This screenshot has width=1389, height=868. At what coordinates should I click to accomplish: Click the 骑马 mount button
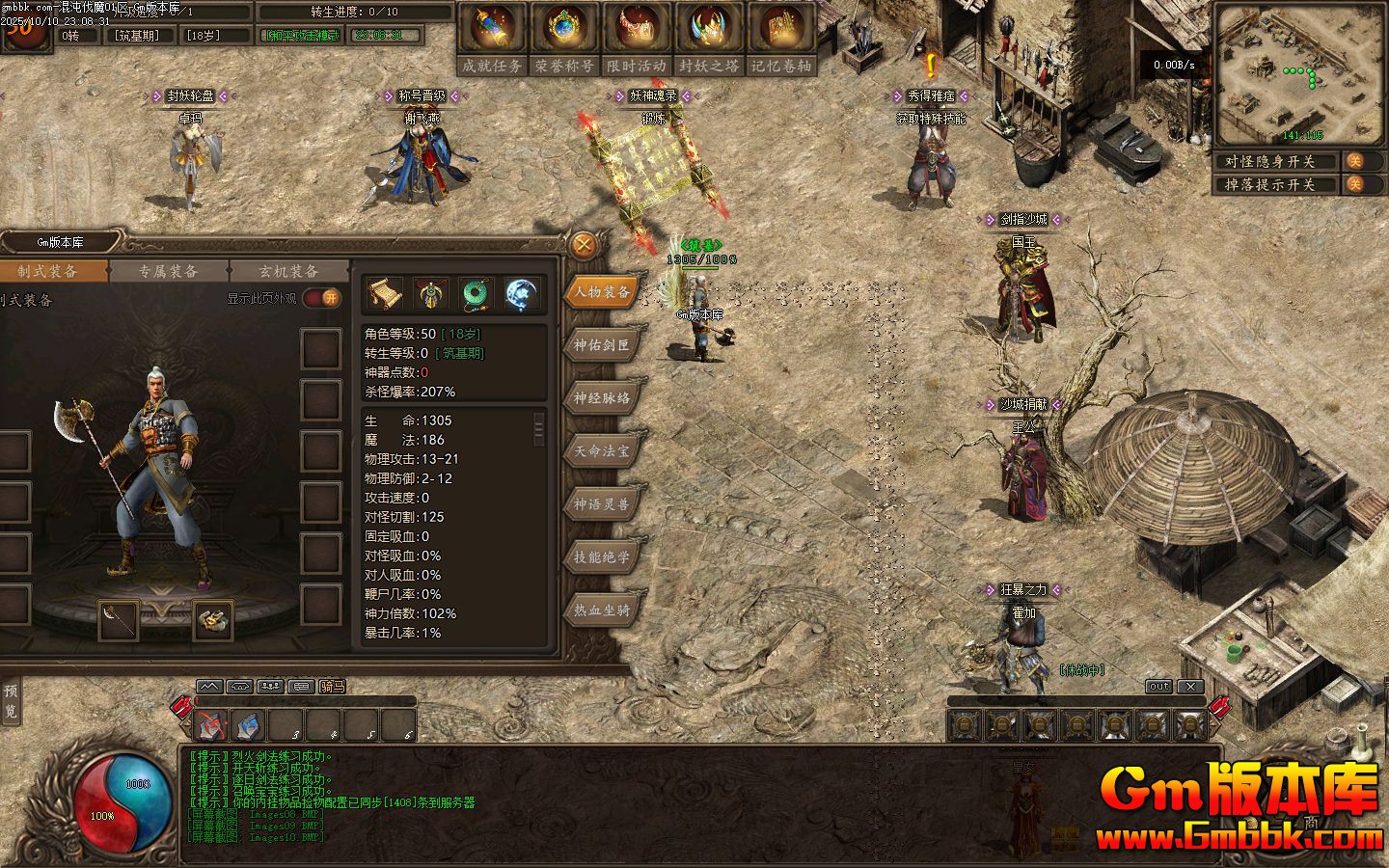[x=332, y=687]
